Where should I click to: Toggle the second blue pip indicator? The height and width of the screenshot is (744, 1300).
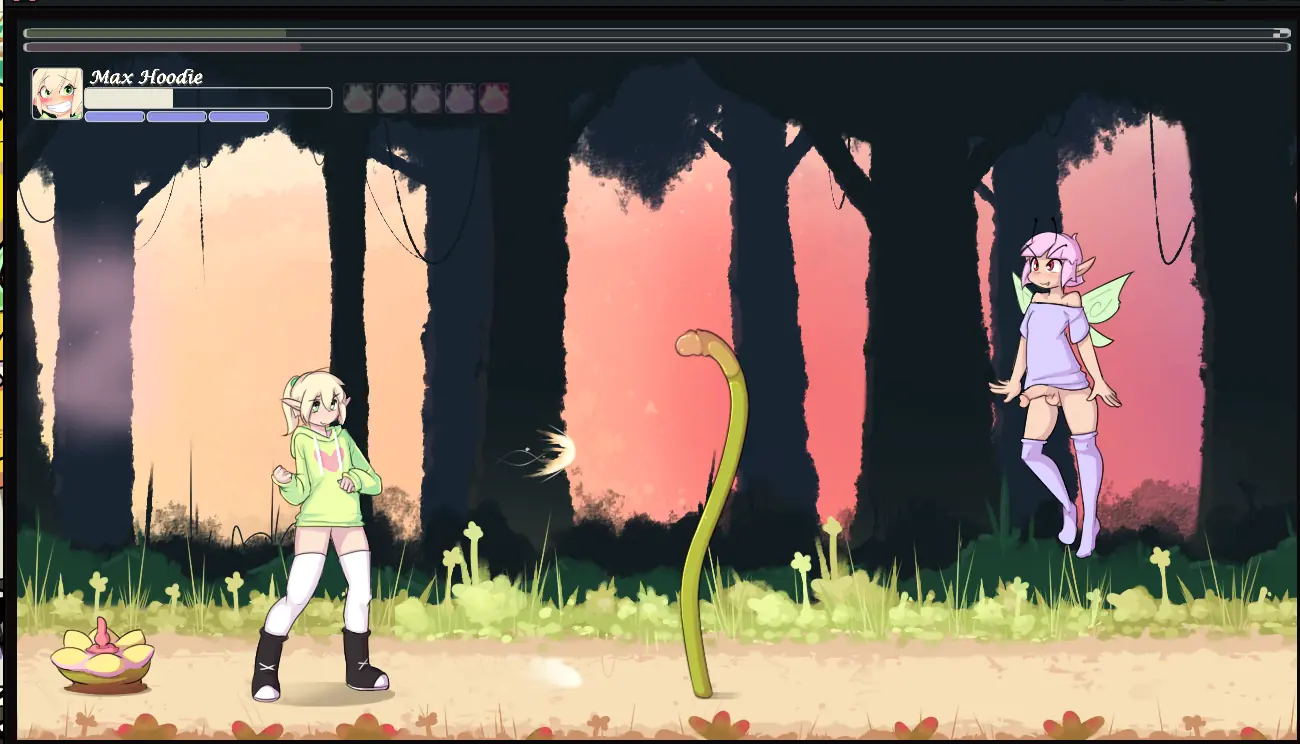tap(176, 116)
